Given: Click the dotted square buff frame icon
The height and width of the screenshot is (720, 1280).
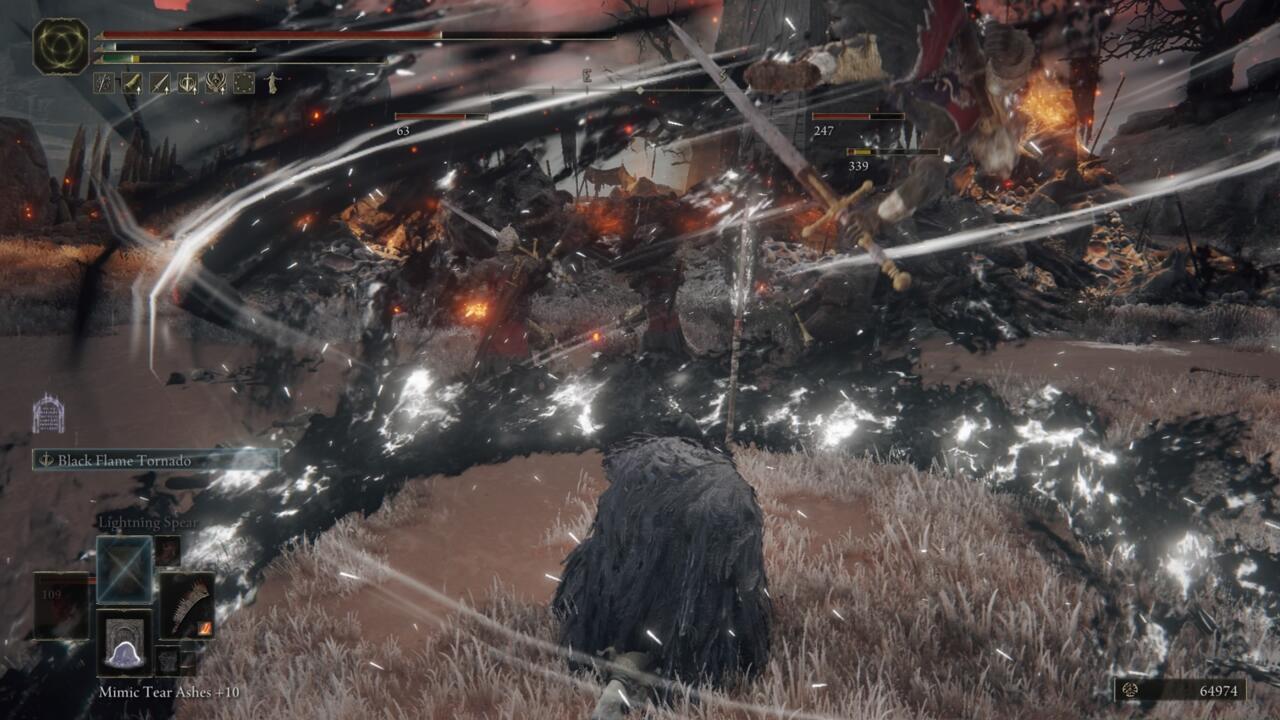Looking at the screenshot, I should pos(243,83).
